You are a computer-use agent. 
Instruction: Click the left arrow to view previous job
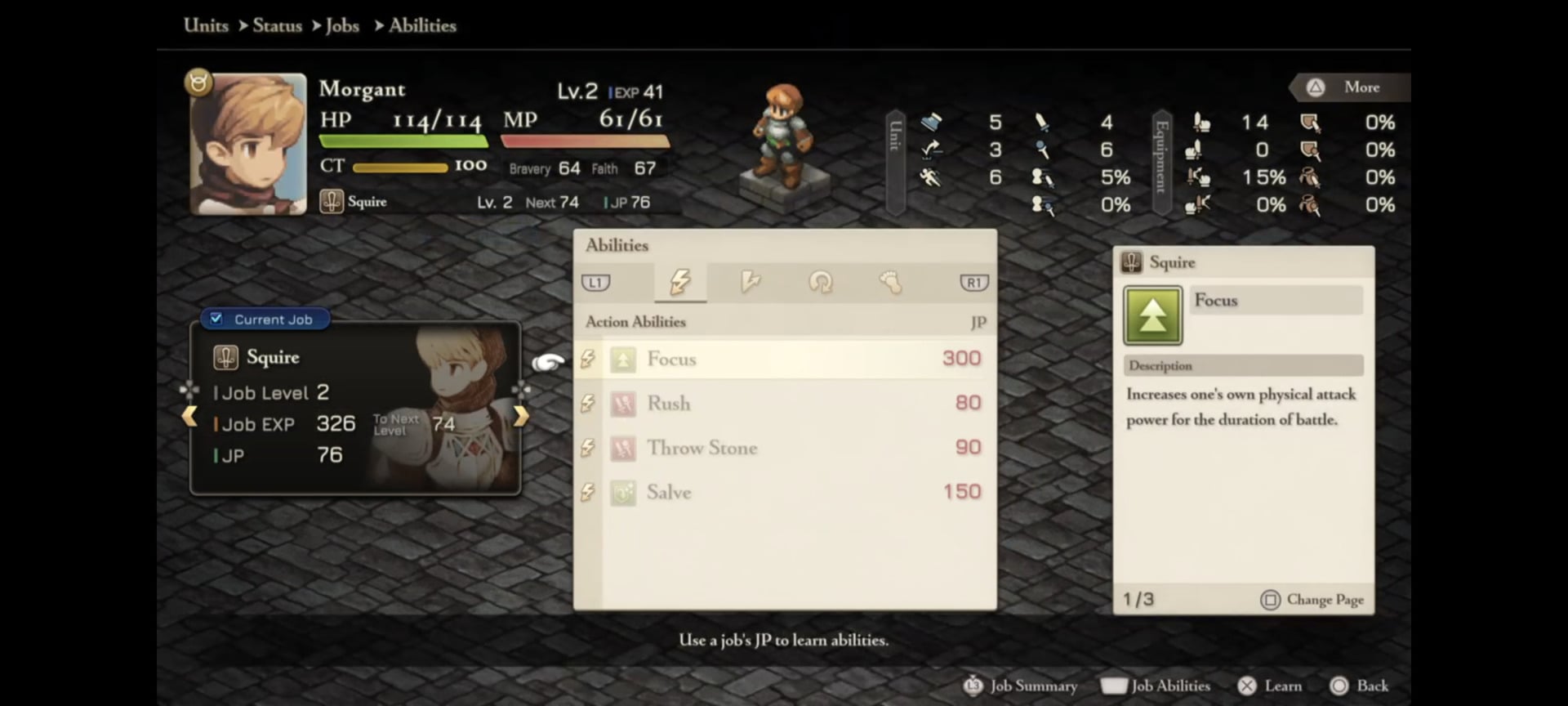[x=189, y=417]
